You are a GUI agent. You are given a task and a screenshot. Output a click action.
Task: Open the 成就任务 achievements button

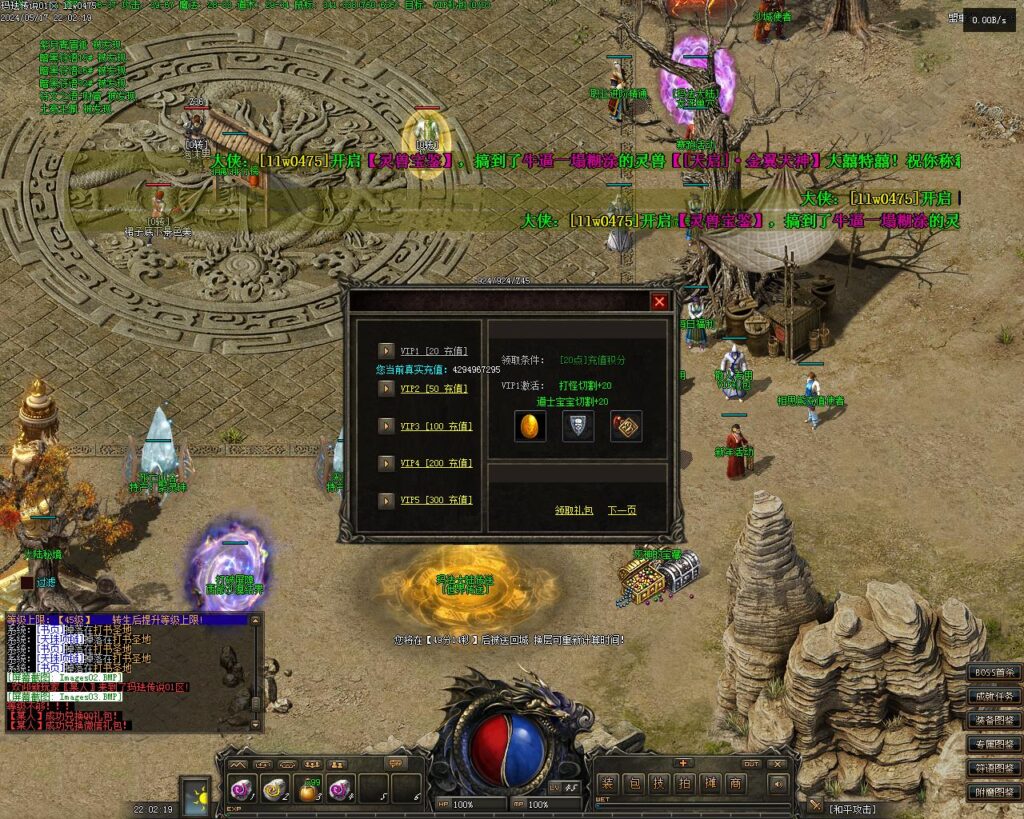[x=995, y=696]
